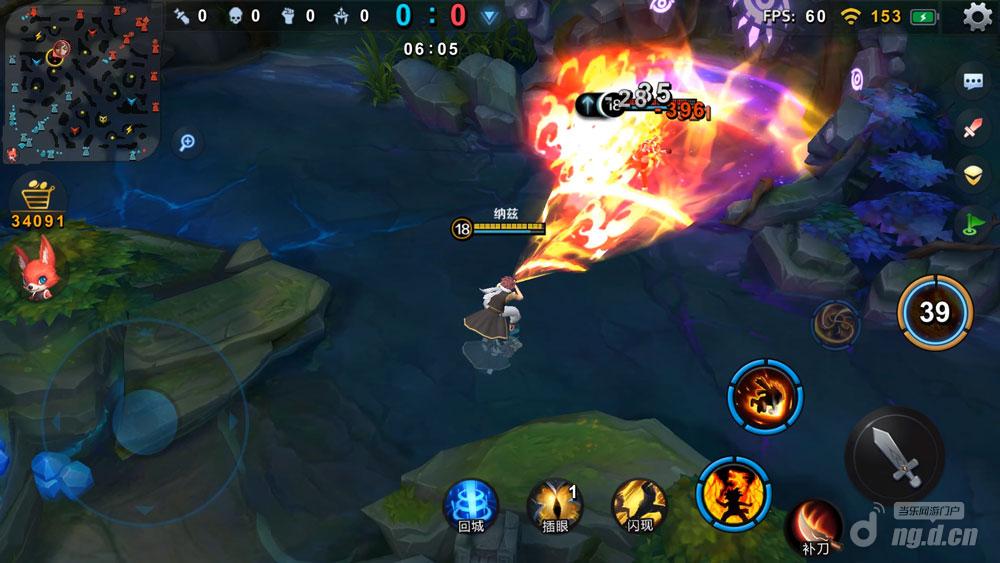Tap the 补刀 last-hit button
Screen dimensions: 1000x563
click(813, 527)
